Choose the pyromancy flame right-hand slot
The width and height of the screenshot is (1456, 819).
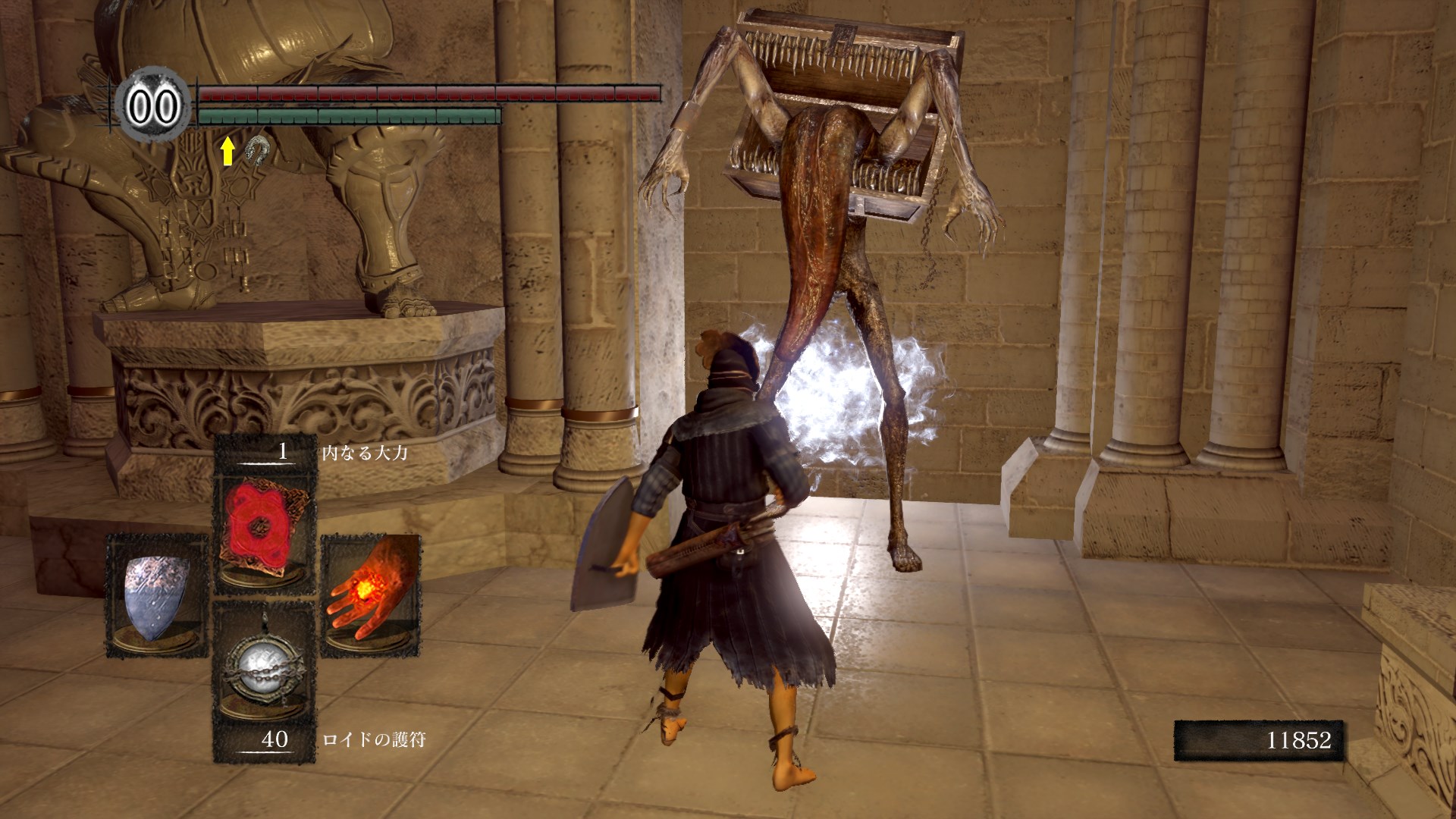point(371,595)
